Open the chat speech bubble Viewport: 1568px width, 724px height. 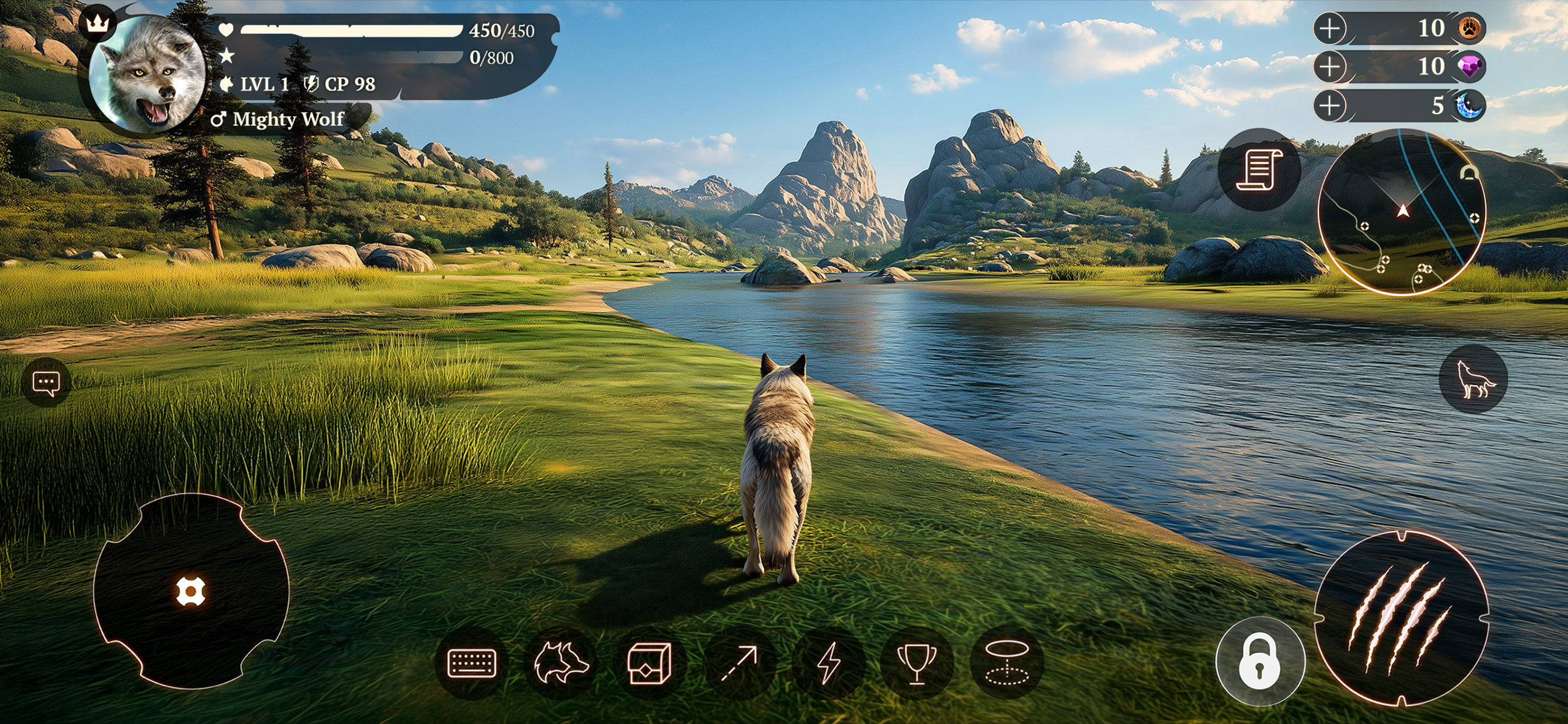[45, 384]
